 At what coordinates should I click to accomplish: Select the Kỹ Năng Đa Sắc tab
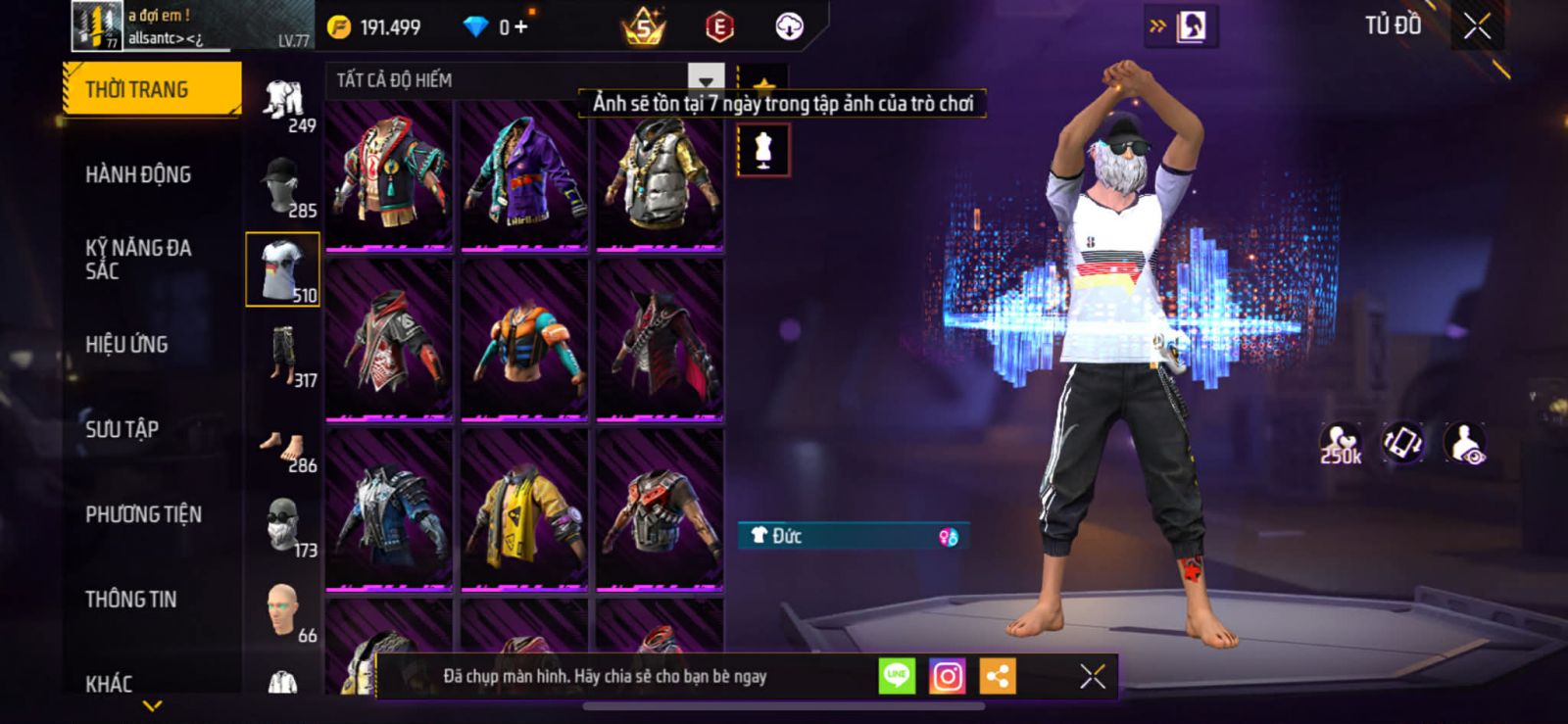(138, 260)
